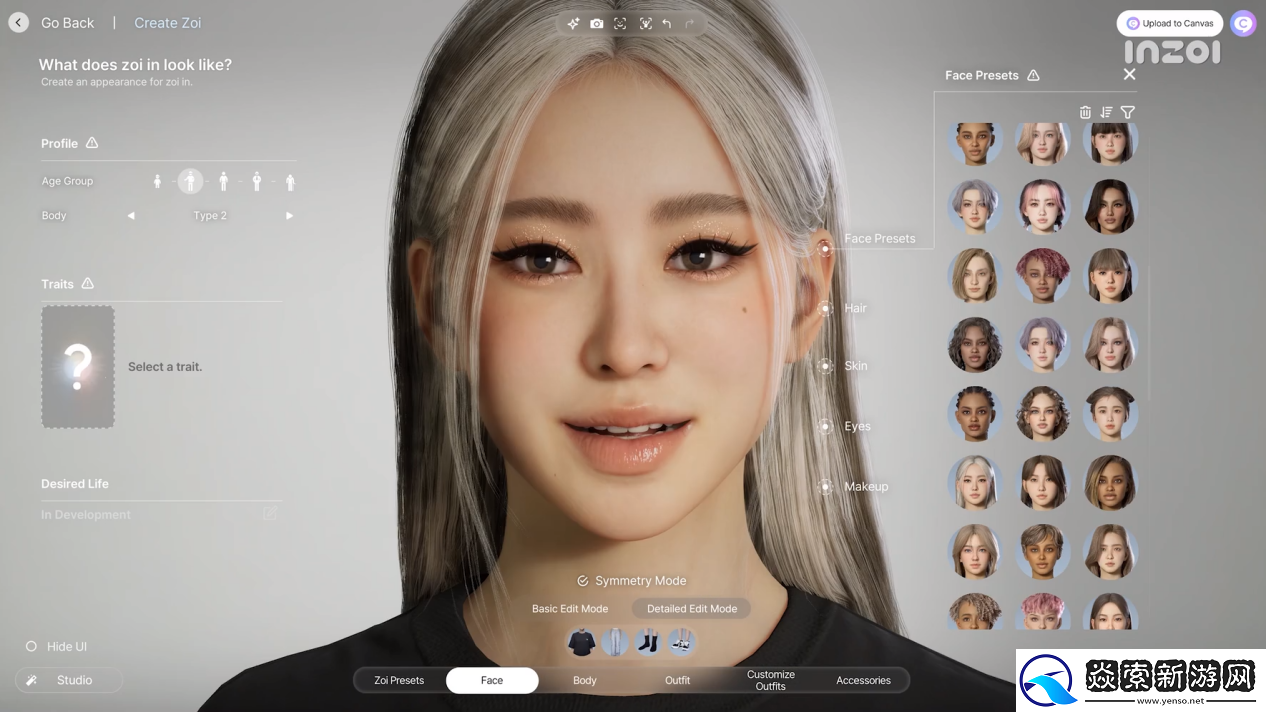The width and height of the screenshot is (1266, 712).
Task: Pick a trait from the question mark card
Action: coord(78,367)
